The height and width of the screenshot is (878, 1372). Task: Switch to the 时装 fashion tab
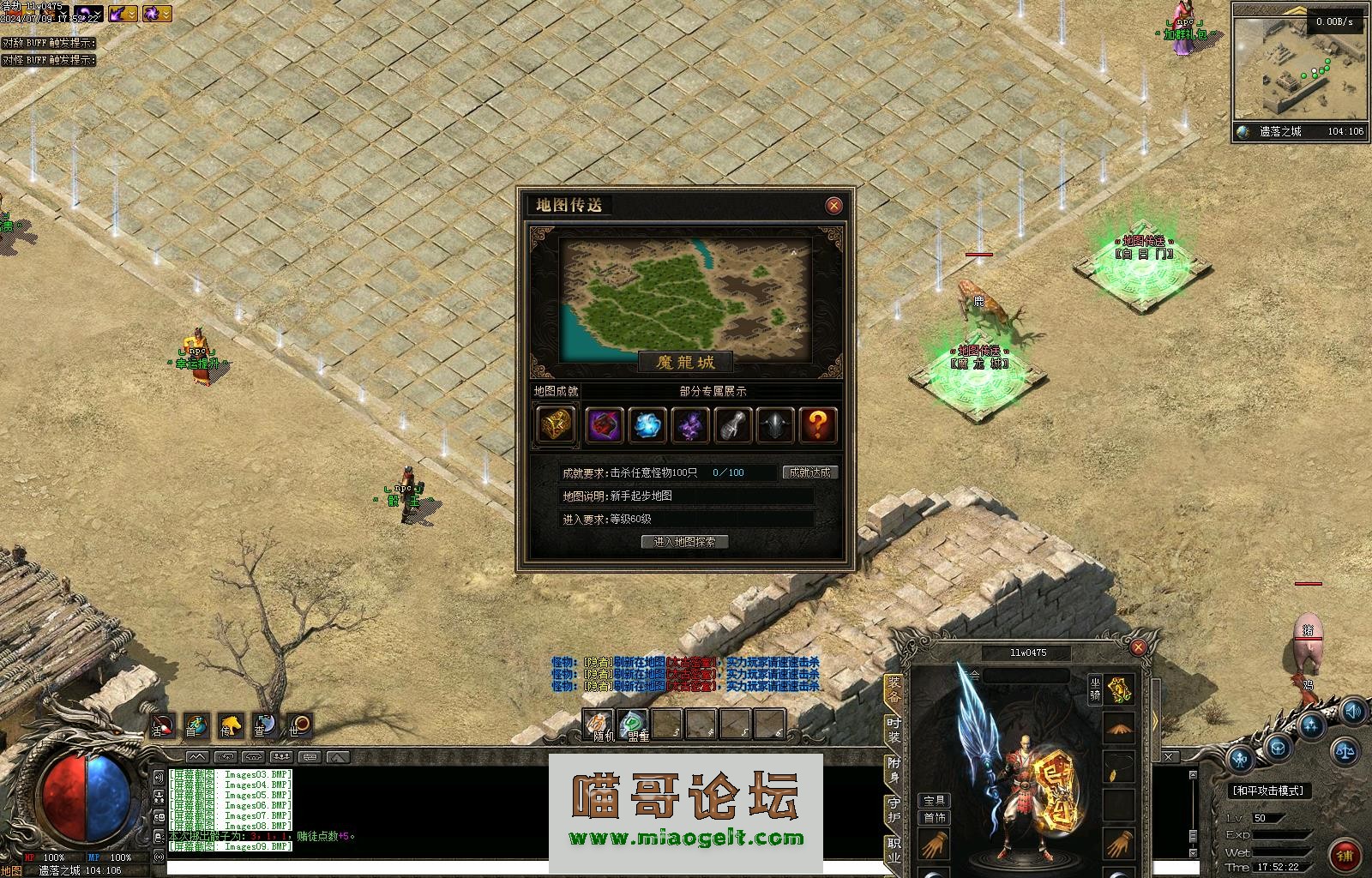click(x=894, y=730)
